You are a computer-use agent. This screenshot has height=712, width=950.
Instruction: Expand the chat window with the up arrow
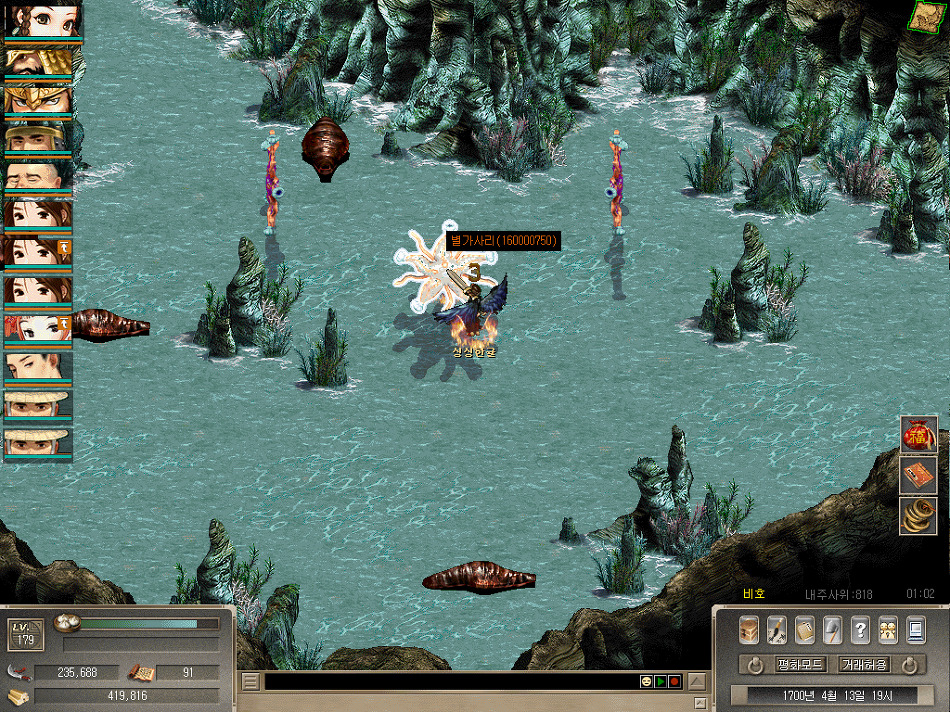[697, 682]
